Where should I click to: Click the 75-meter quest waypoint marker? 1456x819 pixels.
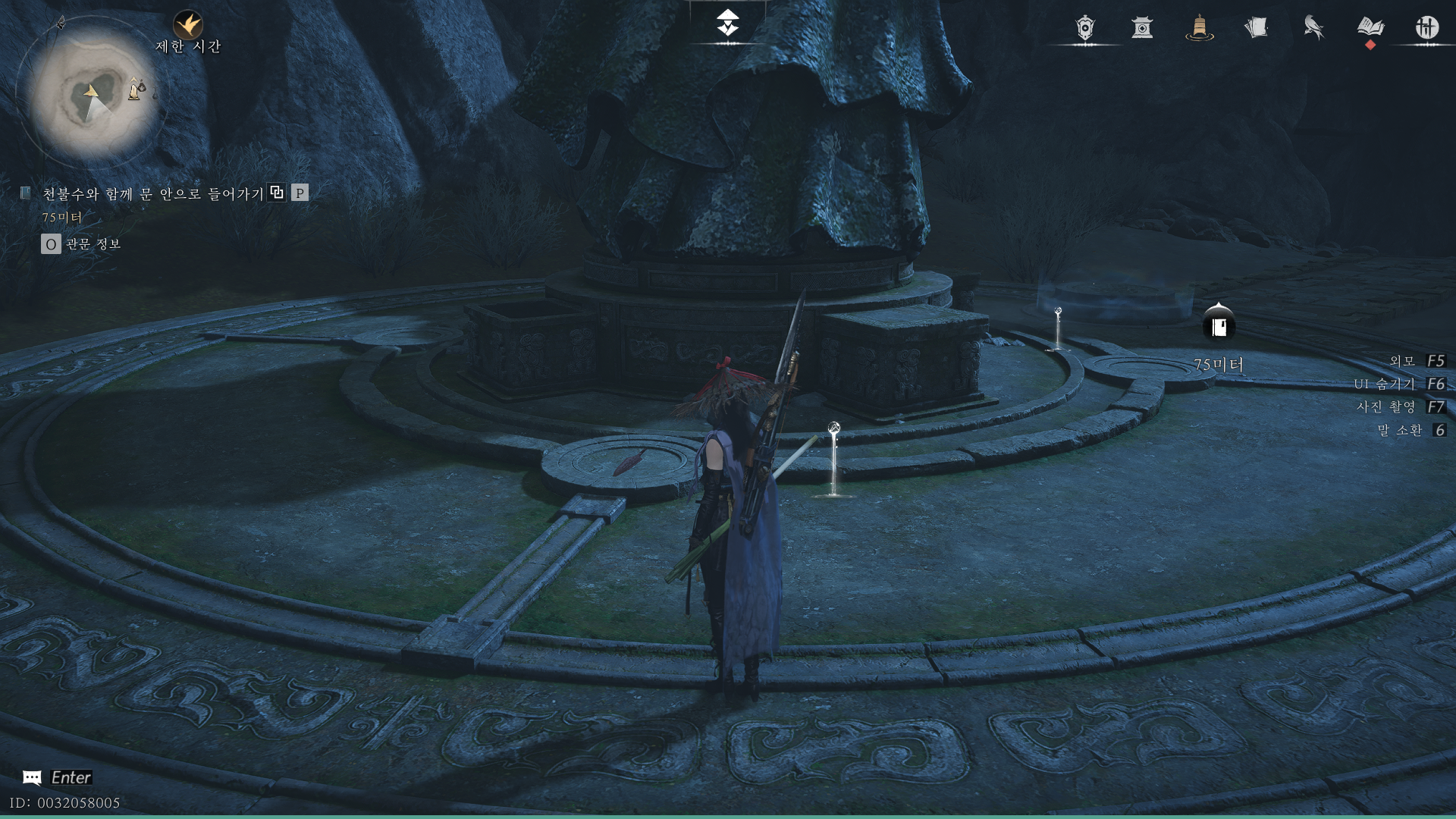coord(1219,325)
